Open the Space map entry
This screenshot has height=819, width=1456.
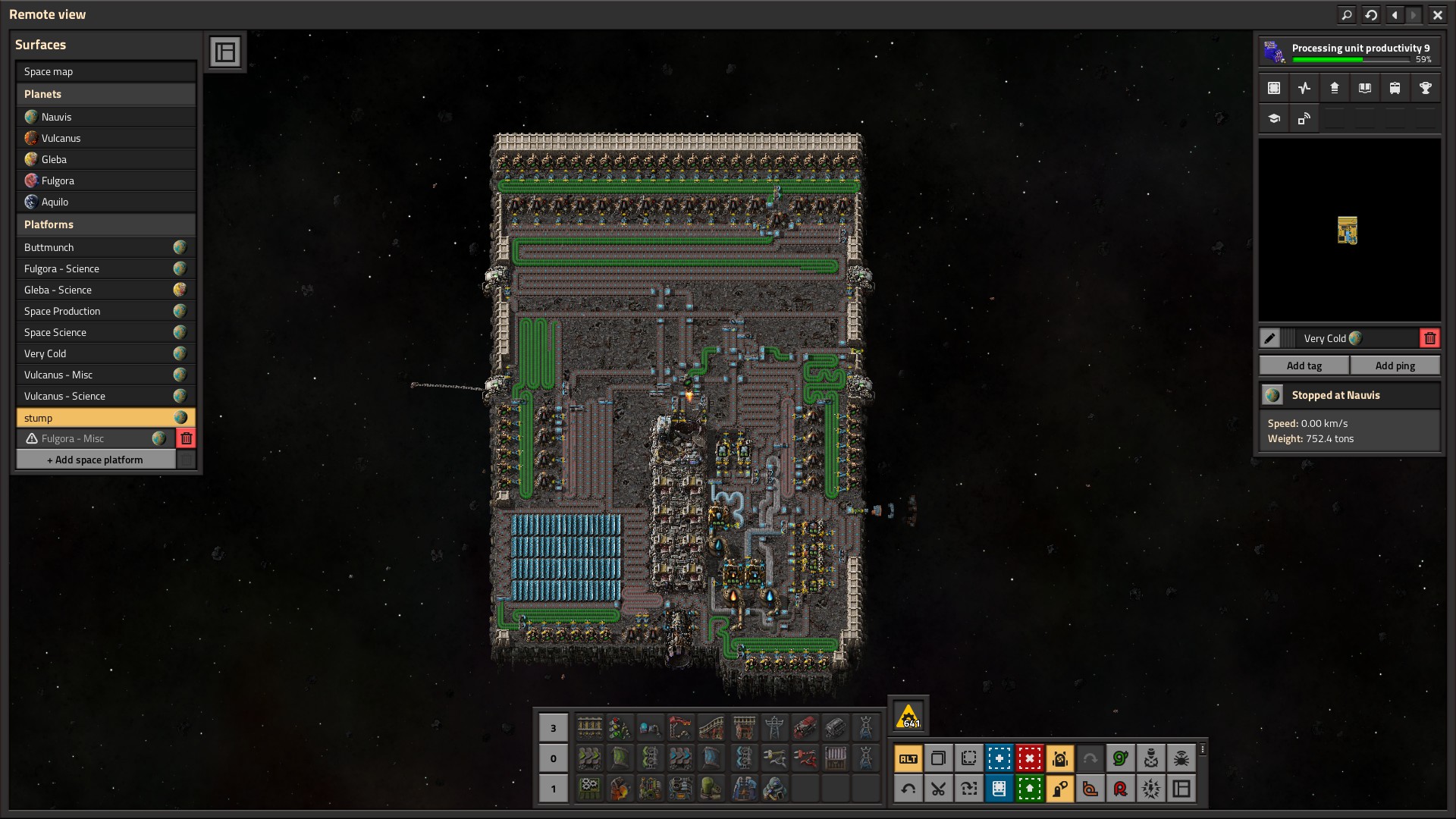[x=105, y=71]
